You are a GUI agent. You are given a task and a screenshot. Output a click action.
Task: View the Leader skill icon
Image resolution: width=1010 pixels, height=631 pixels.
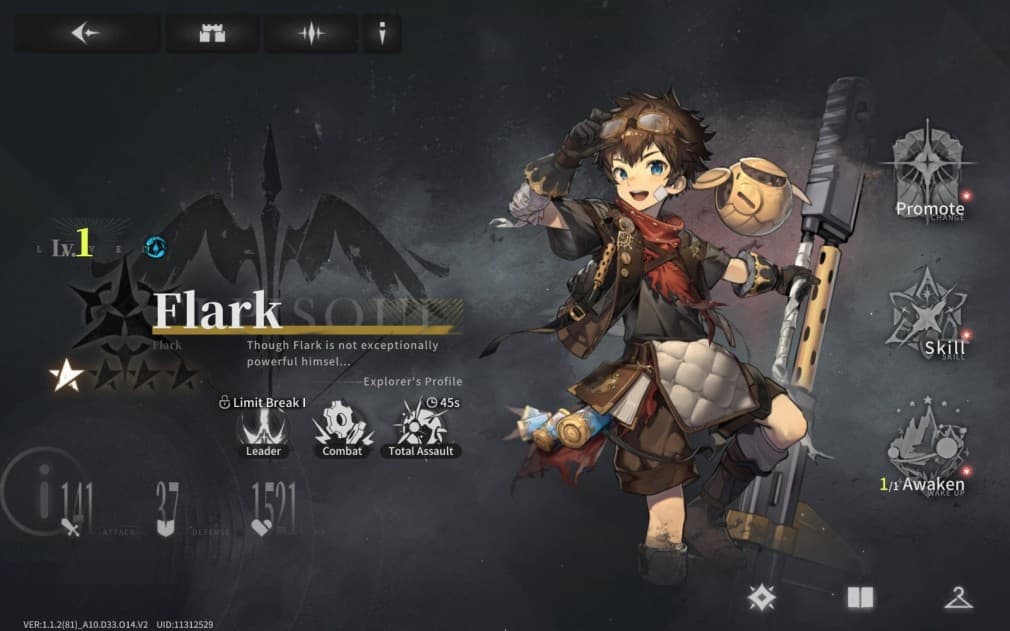point(264,427)
